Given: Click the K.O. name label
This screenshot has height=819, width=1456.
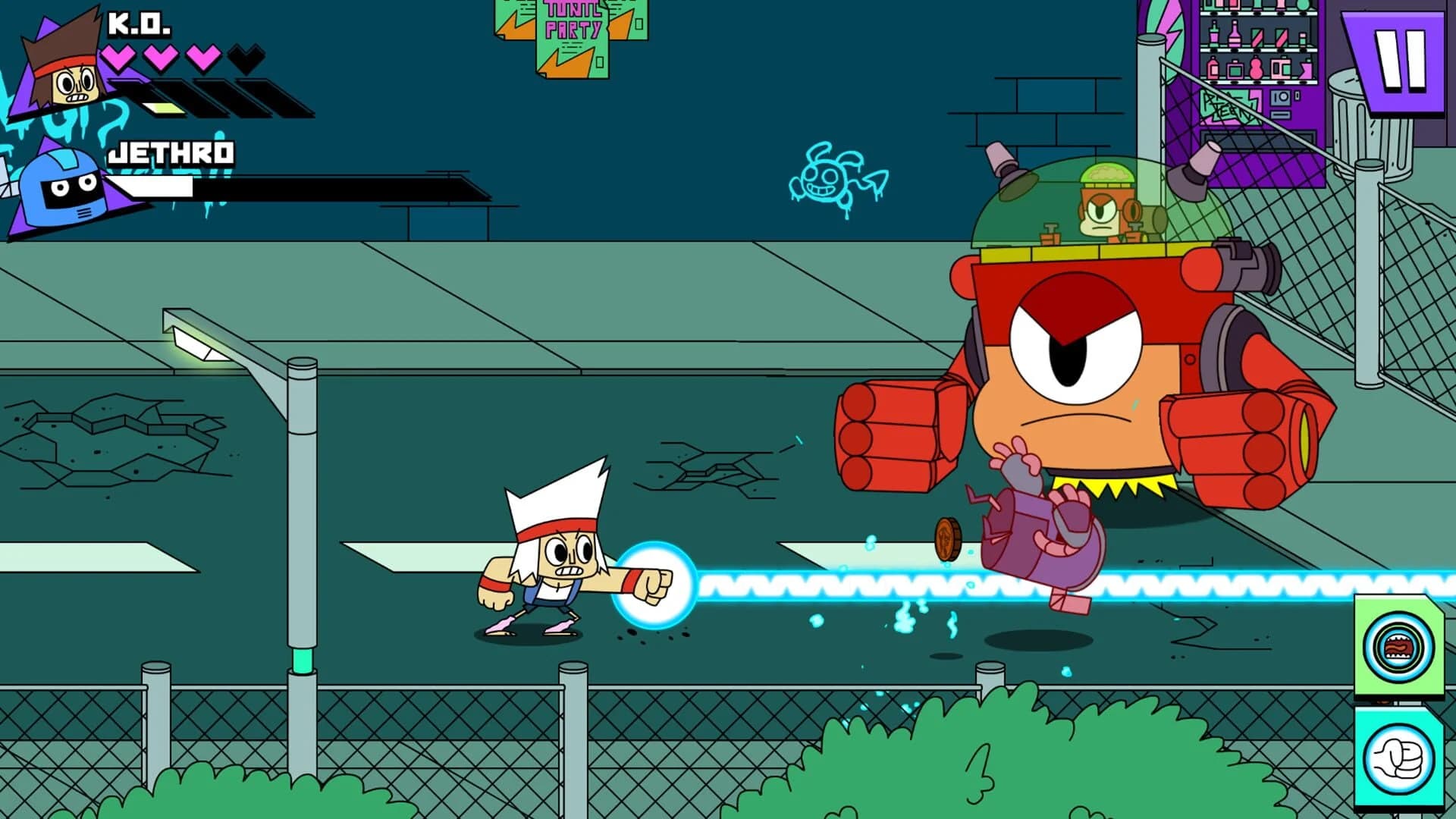Looking at the screenshot, I should tap(140, 23).
